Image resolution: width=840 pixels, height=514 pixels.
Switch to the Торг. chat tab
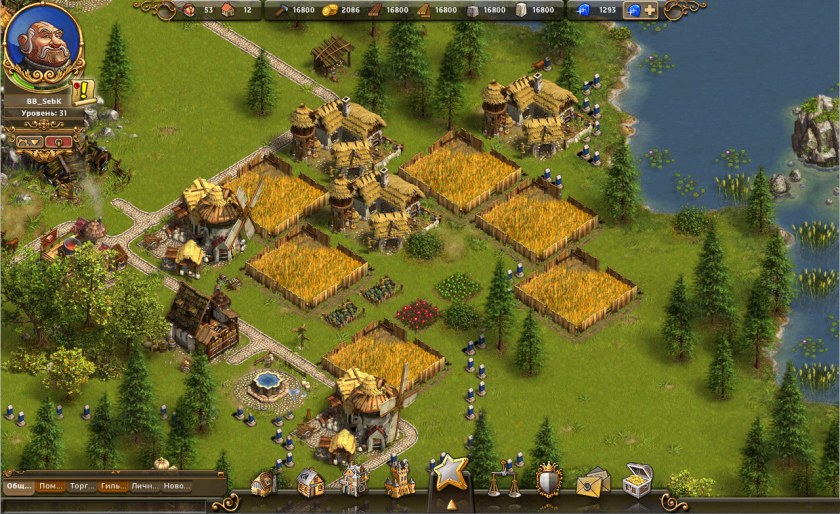(x=81, y=487)
